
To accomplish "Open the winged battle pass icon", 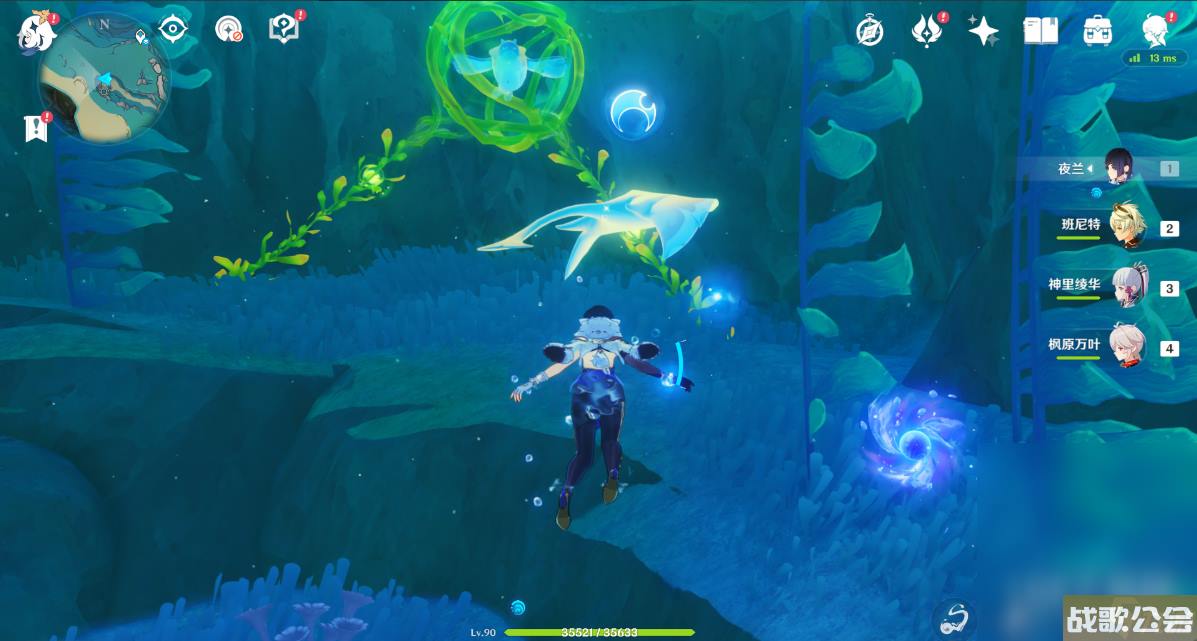I will click(927, 31).
